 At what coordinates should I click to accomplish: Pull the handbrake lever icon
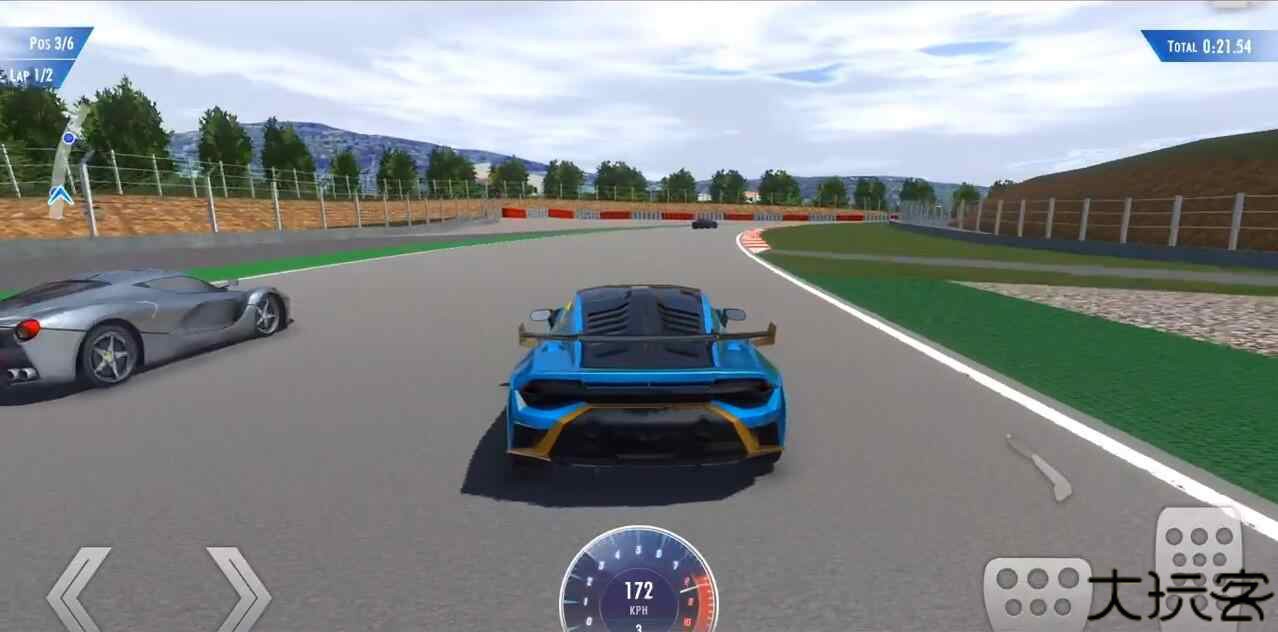[1039, 466]
